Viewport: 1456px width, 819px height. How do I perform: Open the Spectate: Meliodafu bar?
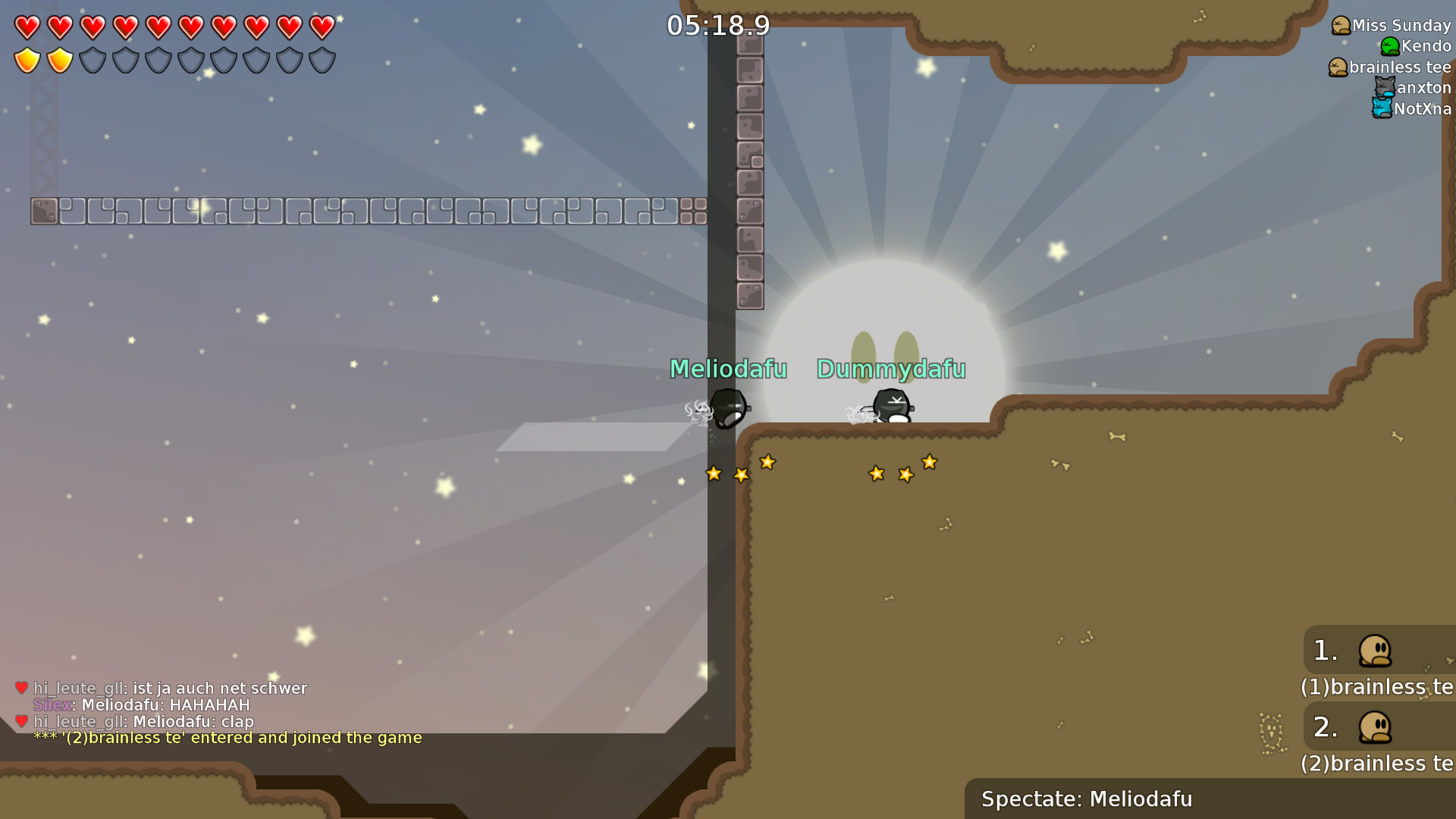[1087, 799]
